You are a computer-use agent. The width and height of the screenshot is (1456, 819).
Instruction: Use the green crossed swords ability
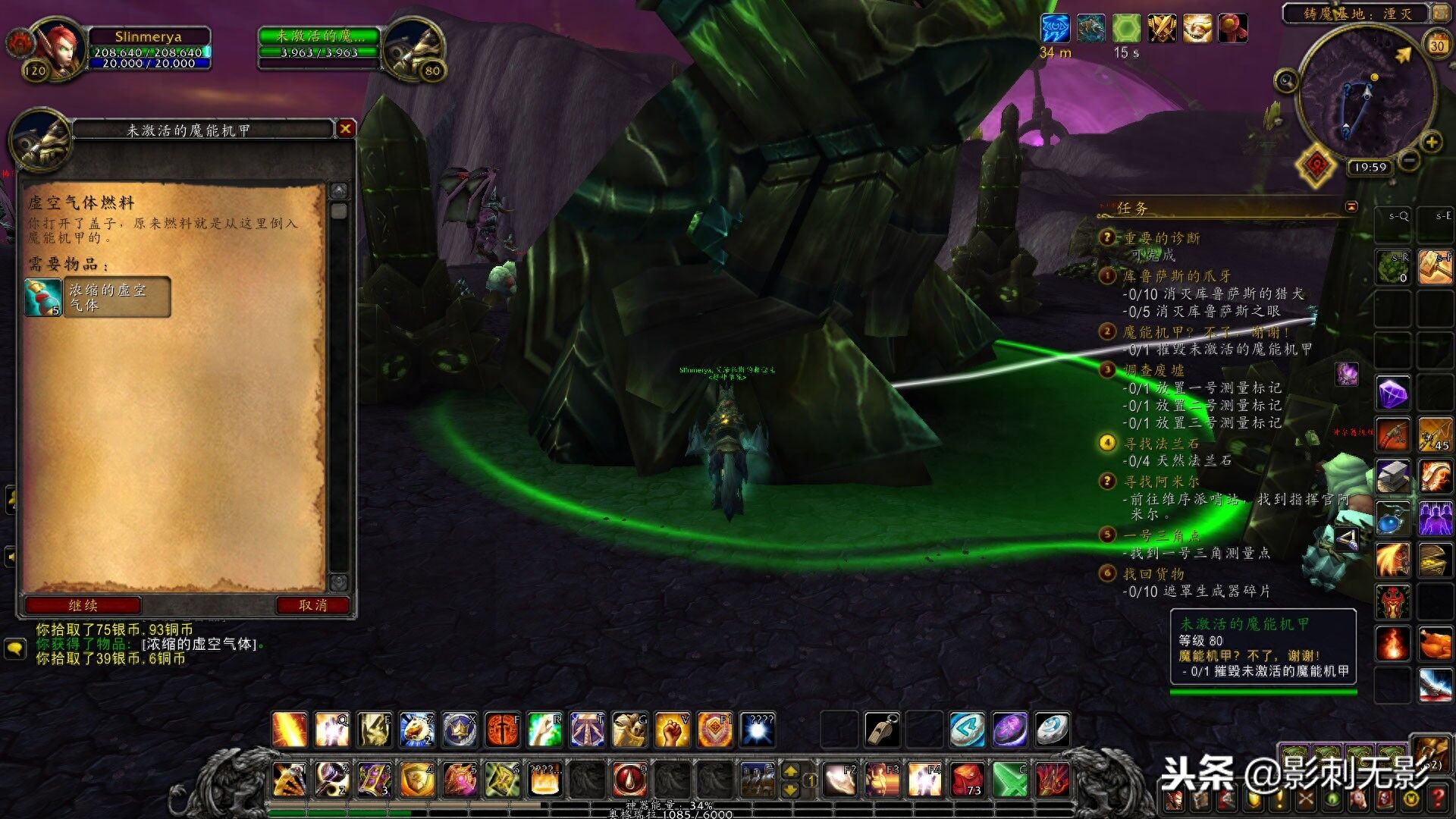(1009, 780)
